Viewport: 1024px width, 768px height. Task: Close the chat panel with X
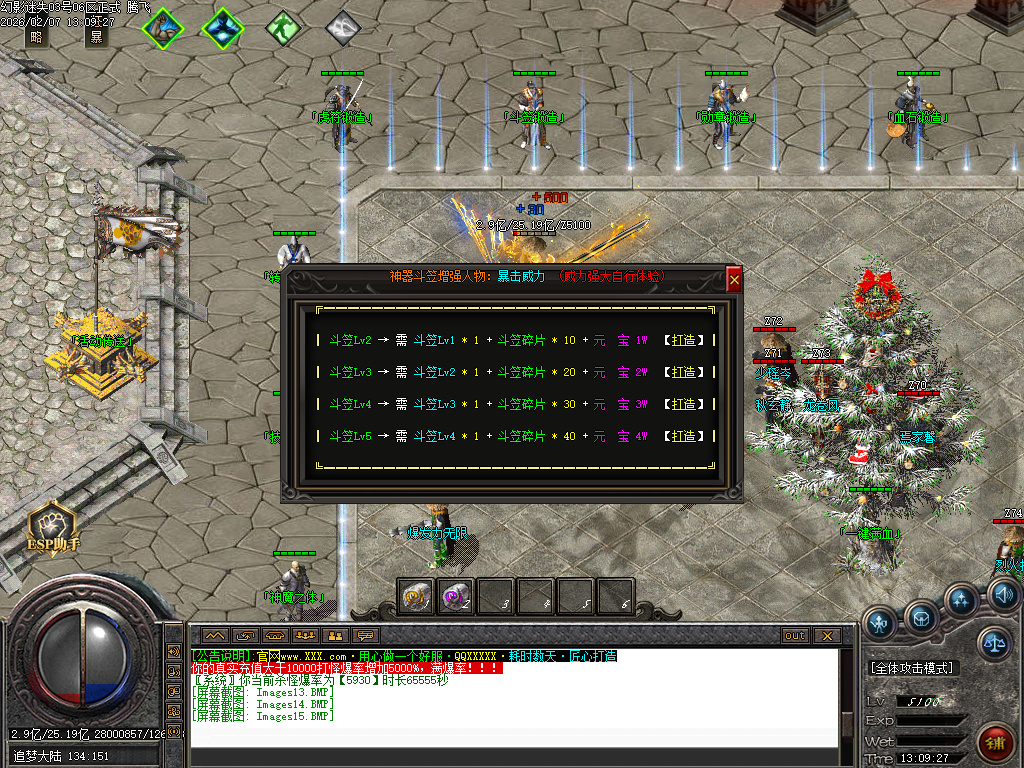826,635
